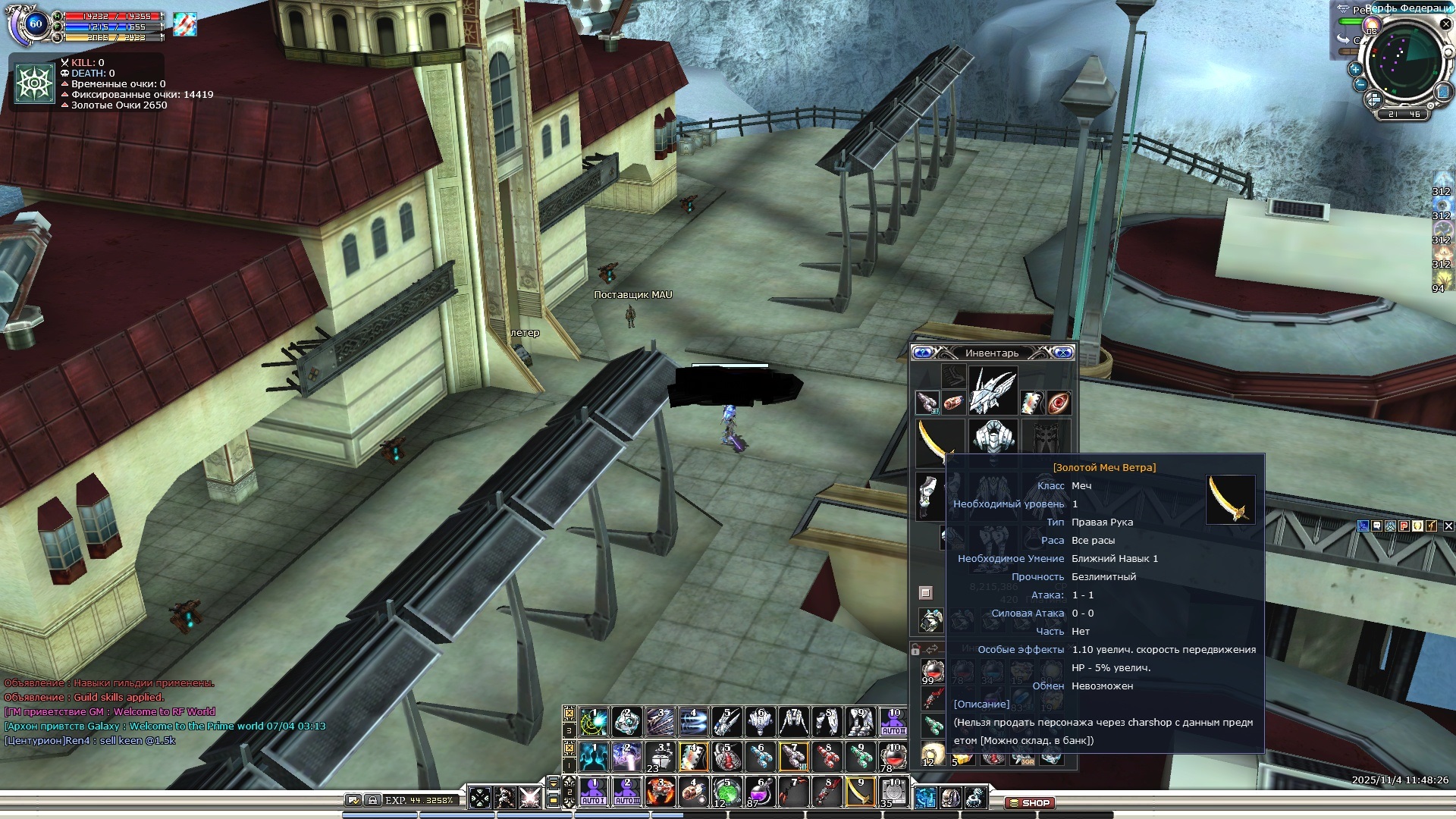Activate the AUTO II skill slot
The height and width of the screenshot is (819, 1456).
coord(893,722)
